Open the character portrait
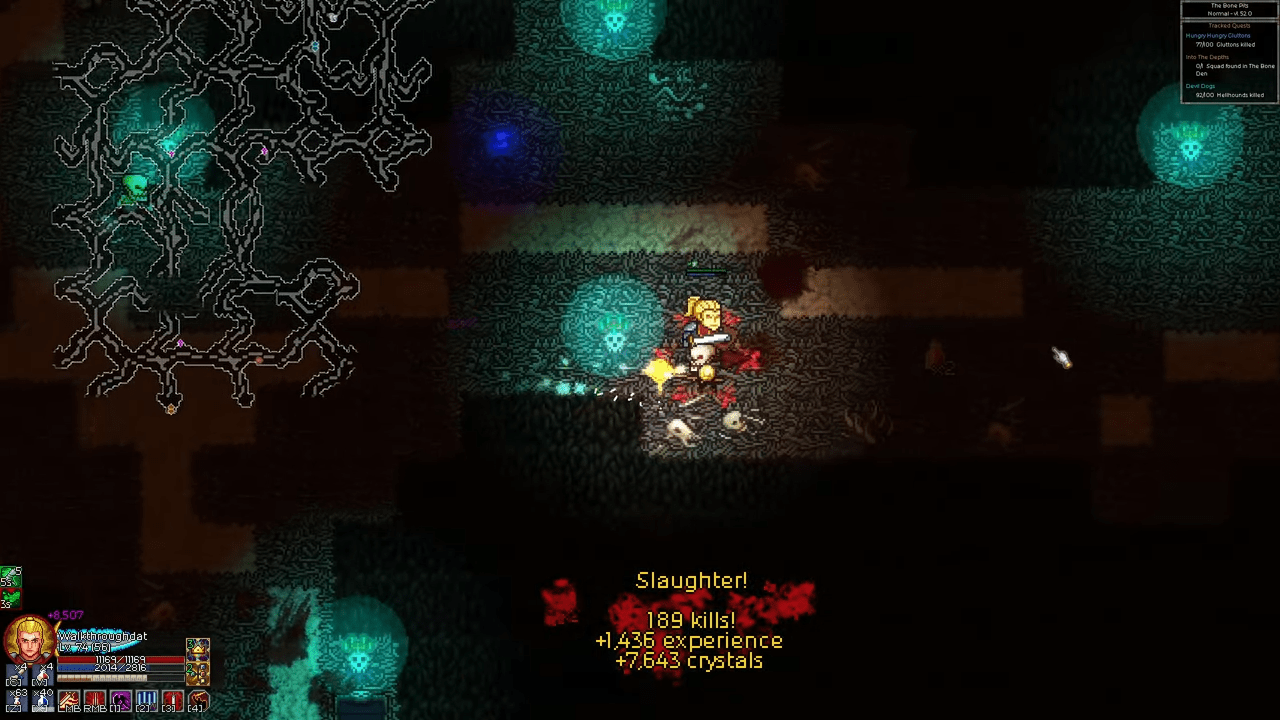 point(29,638)
